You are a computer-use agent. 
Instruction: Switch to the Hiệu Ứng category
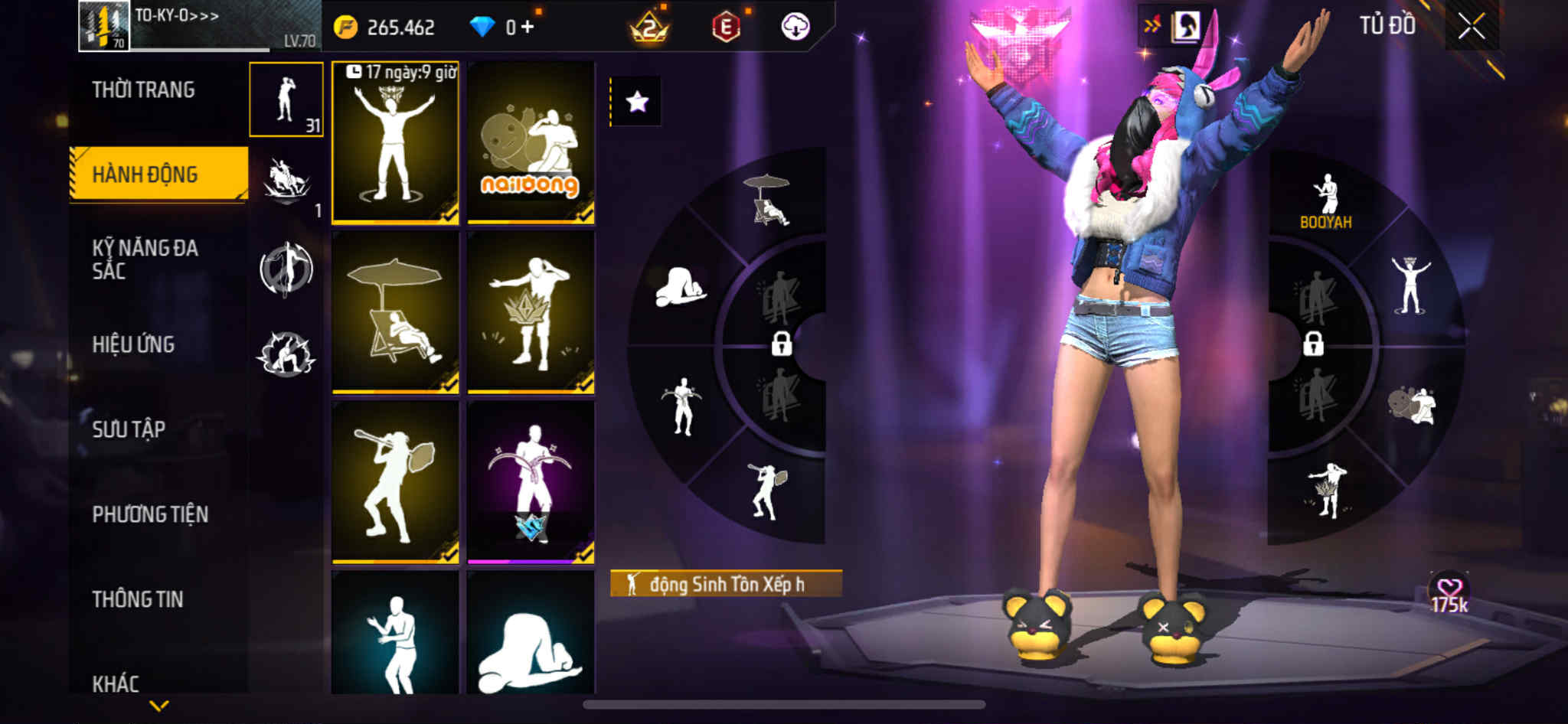pyautogui.click(x=133, y=344)
